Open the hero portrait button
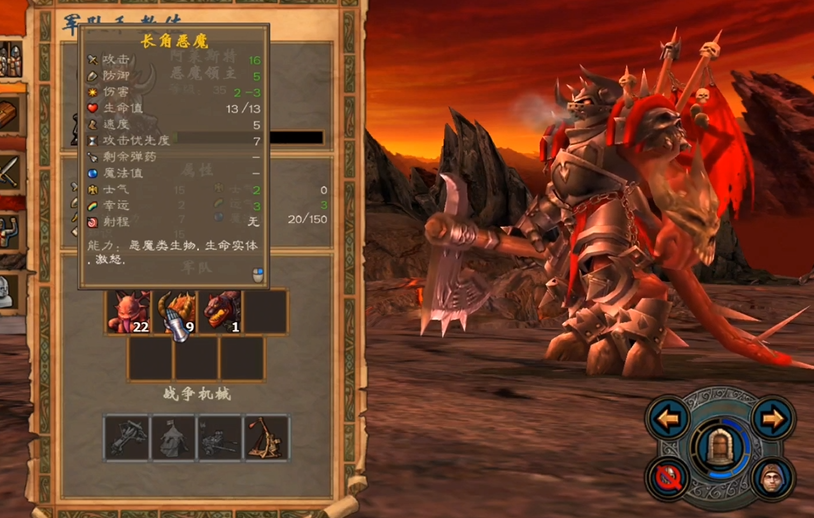The width and height of the screenshot is (814, 518). 773,478
